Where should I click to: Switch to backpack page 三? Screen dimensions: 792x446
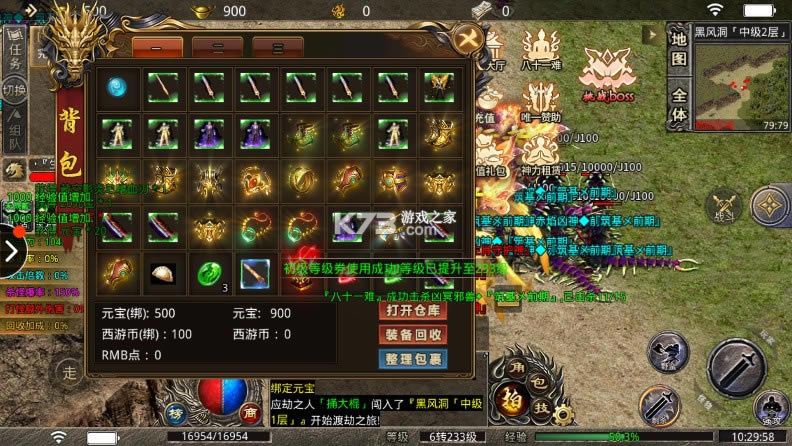pyautogui.click(x=277, y=47)
